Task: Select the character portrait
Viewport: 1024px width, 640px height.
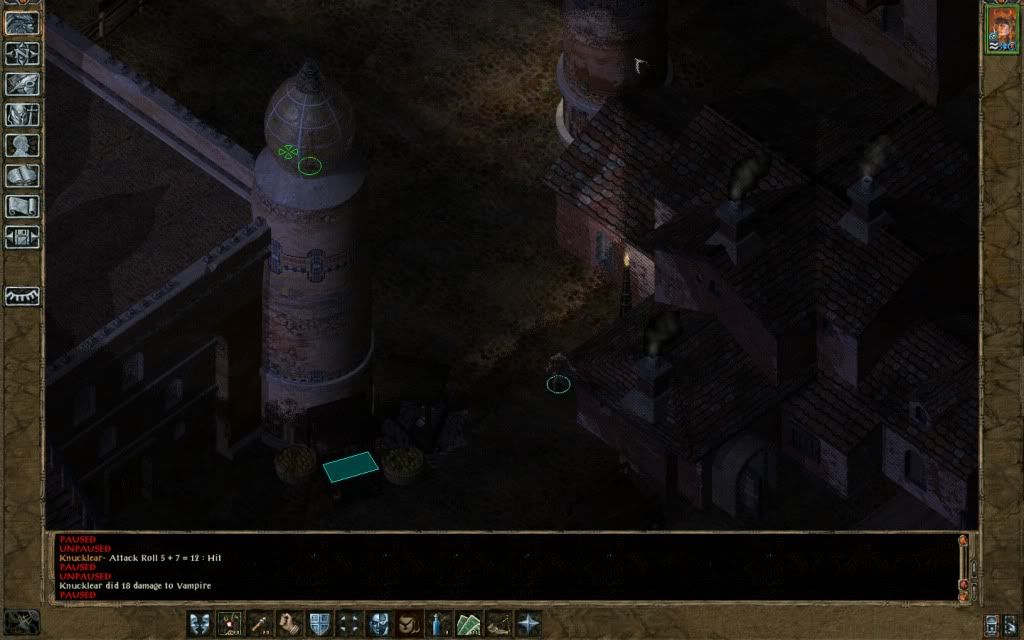Action: coord(1000,28)
